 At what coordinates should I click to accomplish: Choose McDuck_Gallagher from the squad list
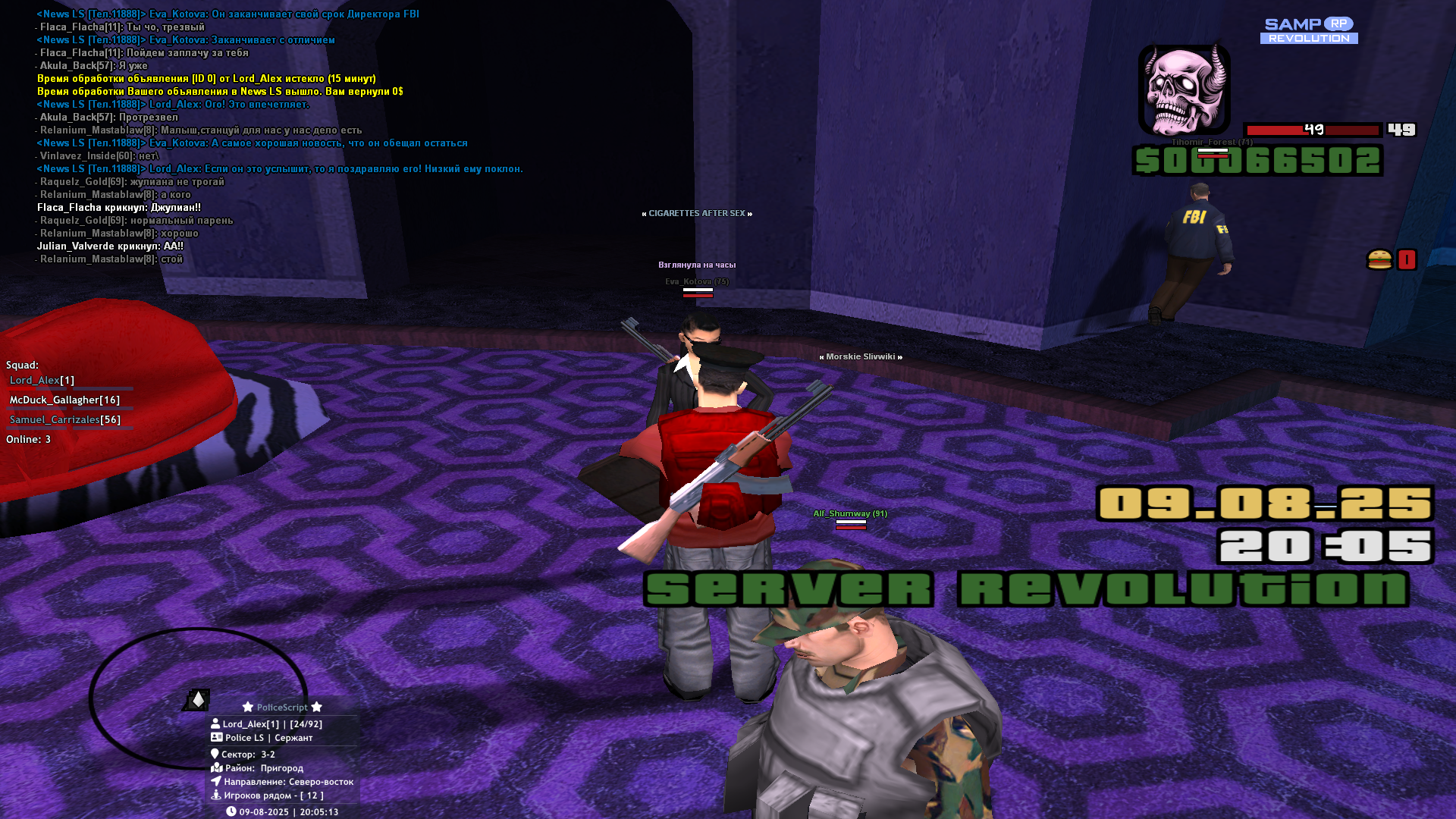pyautogui.click(x=64, y=400)
